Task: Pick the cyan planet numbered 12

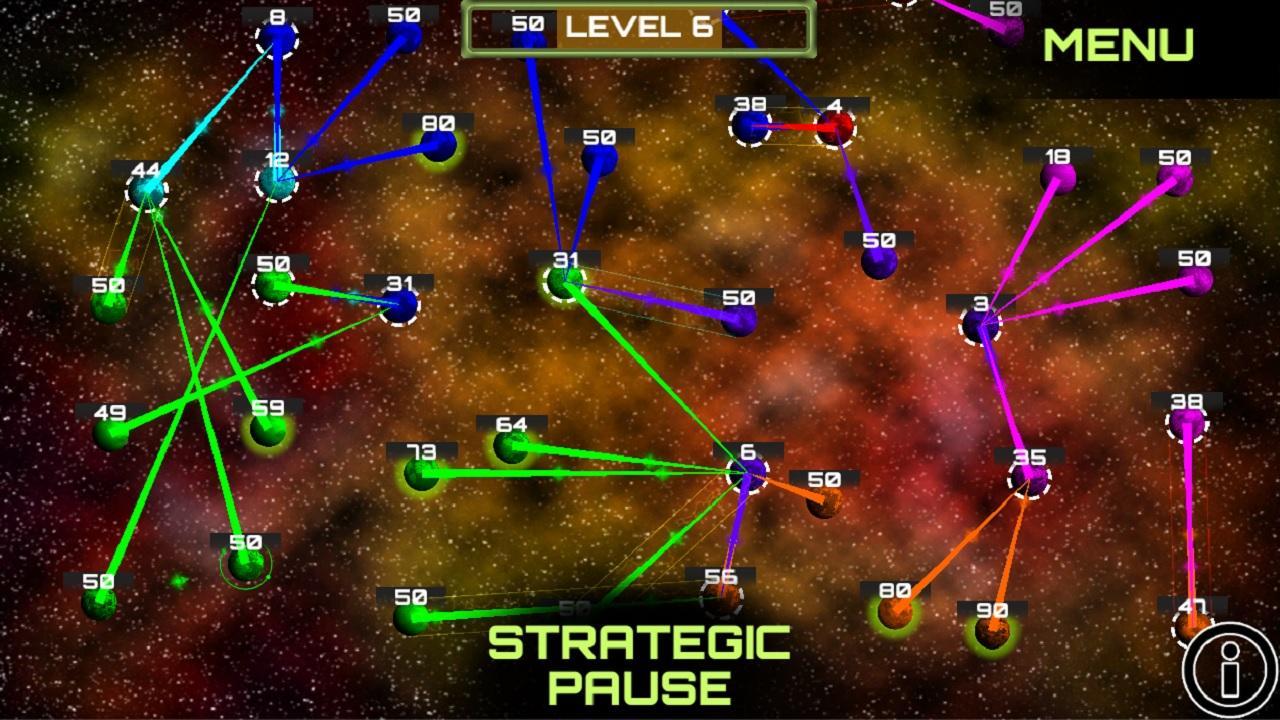Action: tap(277, 181)
